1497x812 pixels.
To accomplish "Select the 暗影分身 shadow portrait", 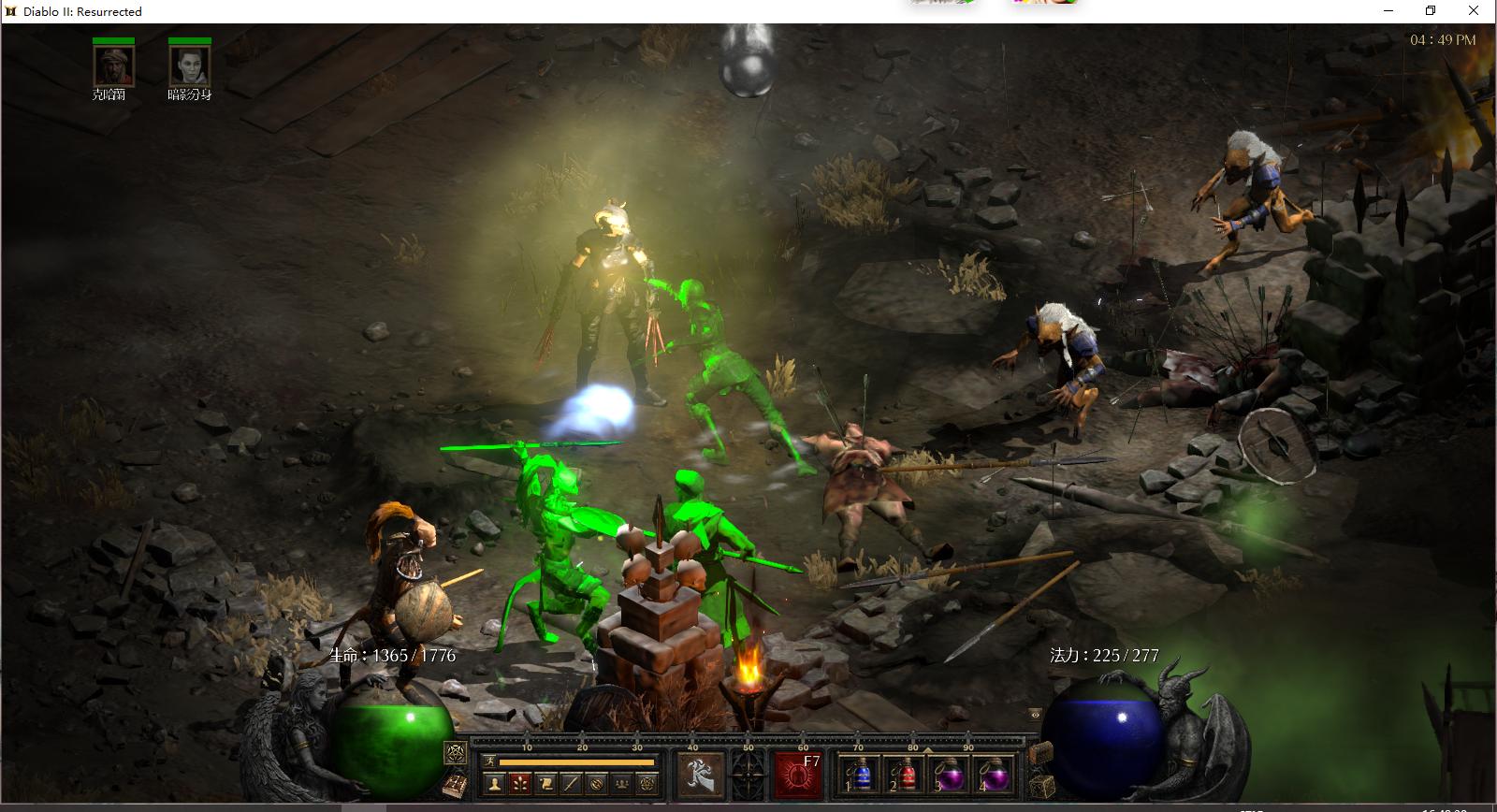I will (189, 65).
